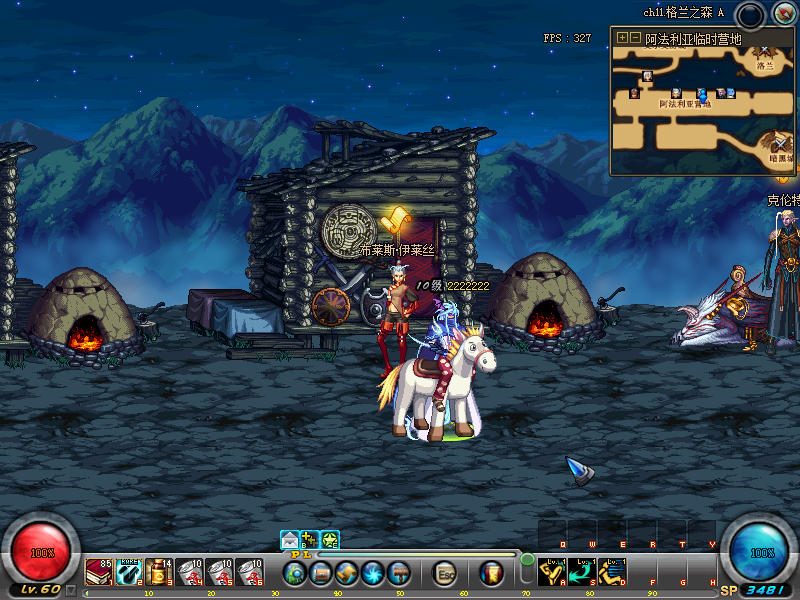Zoom out the minimap with minus button

click(635, 37)
